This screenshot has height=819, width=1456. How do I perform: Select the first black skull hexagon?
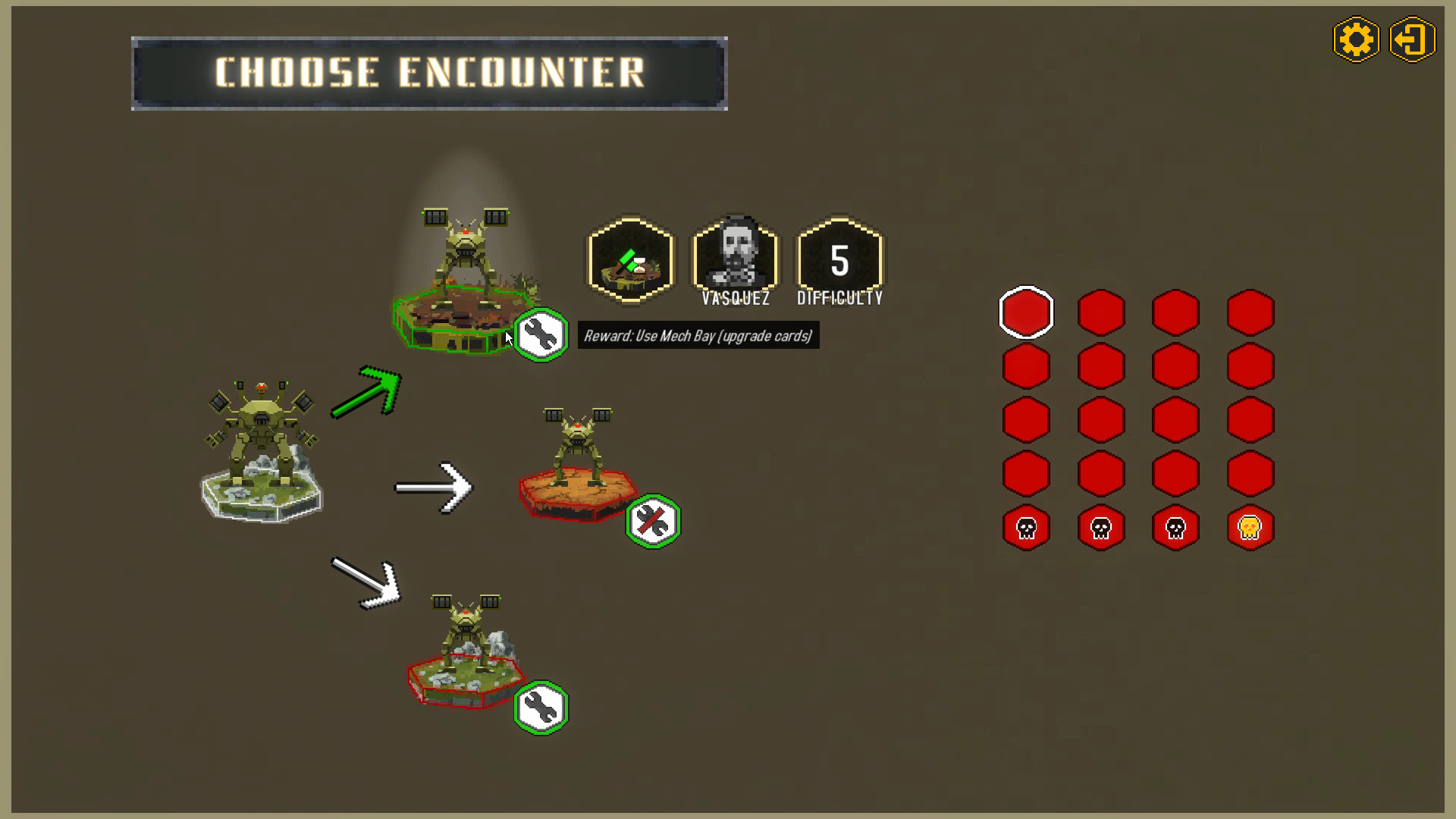(x=1025, y=528)
